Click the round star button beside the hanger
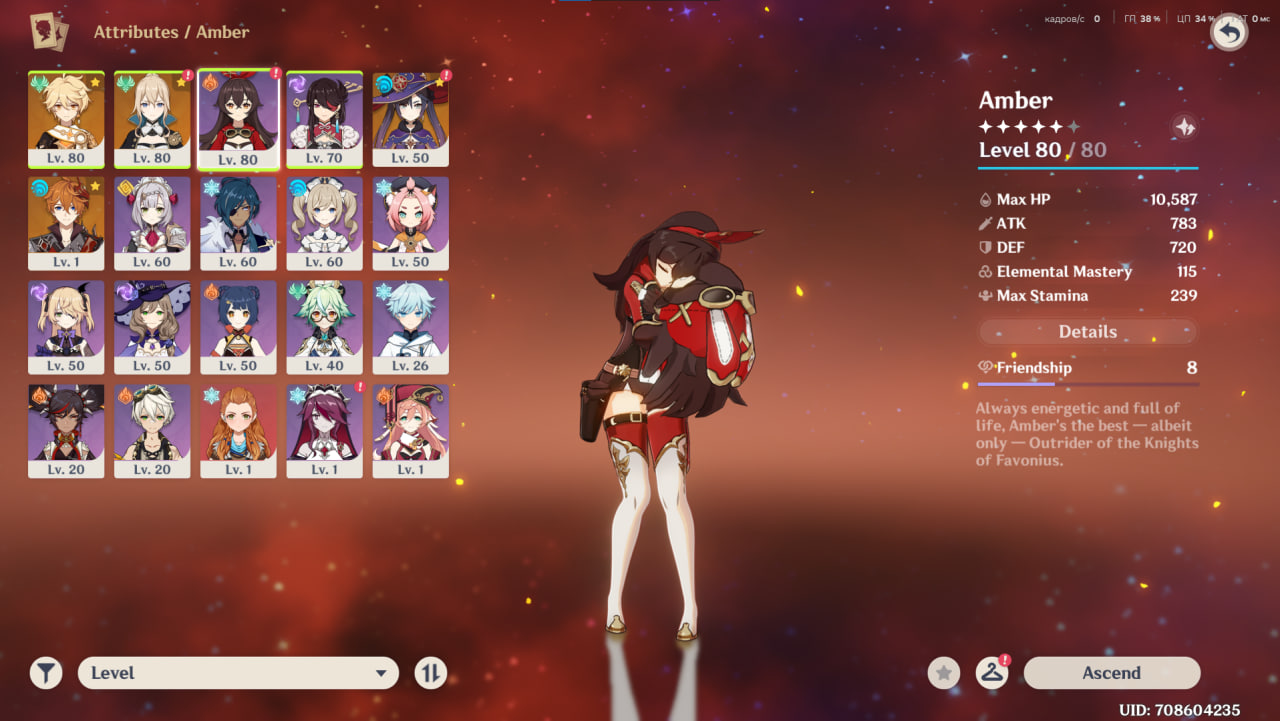This screenshot has width=1280, height=721. [943, 673]
